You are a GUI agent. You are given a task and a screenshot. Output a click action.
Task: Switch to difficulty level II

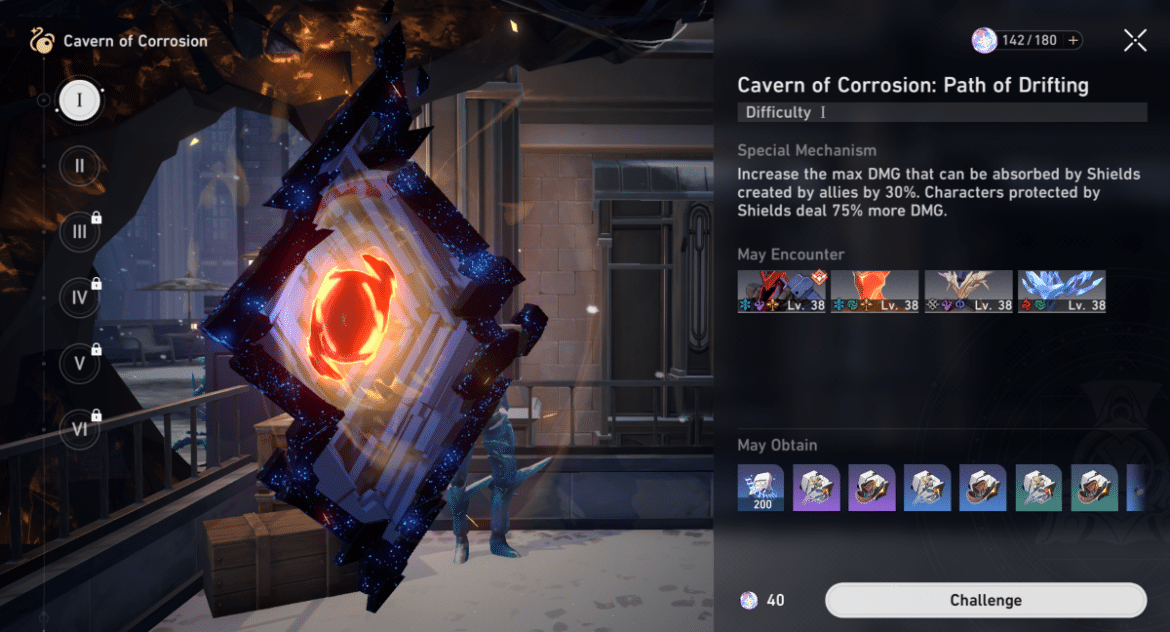(x=79, y=165)
